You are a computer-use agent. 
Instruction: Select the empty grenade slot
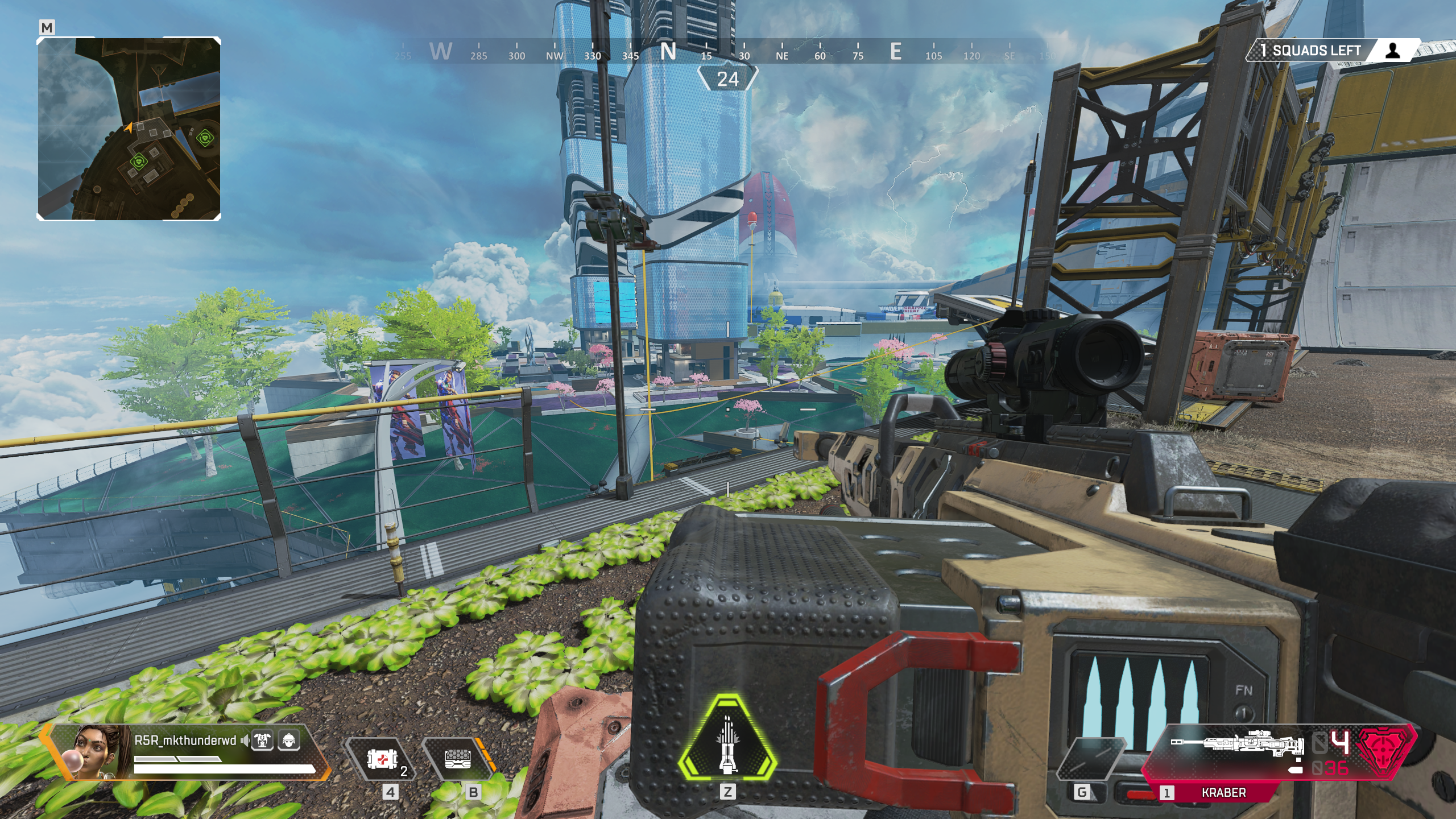point(1091,759)
